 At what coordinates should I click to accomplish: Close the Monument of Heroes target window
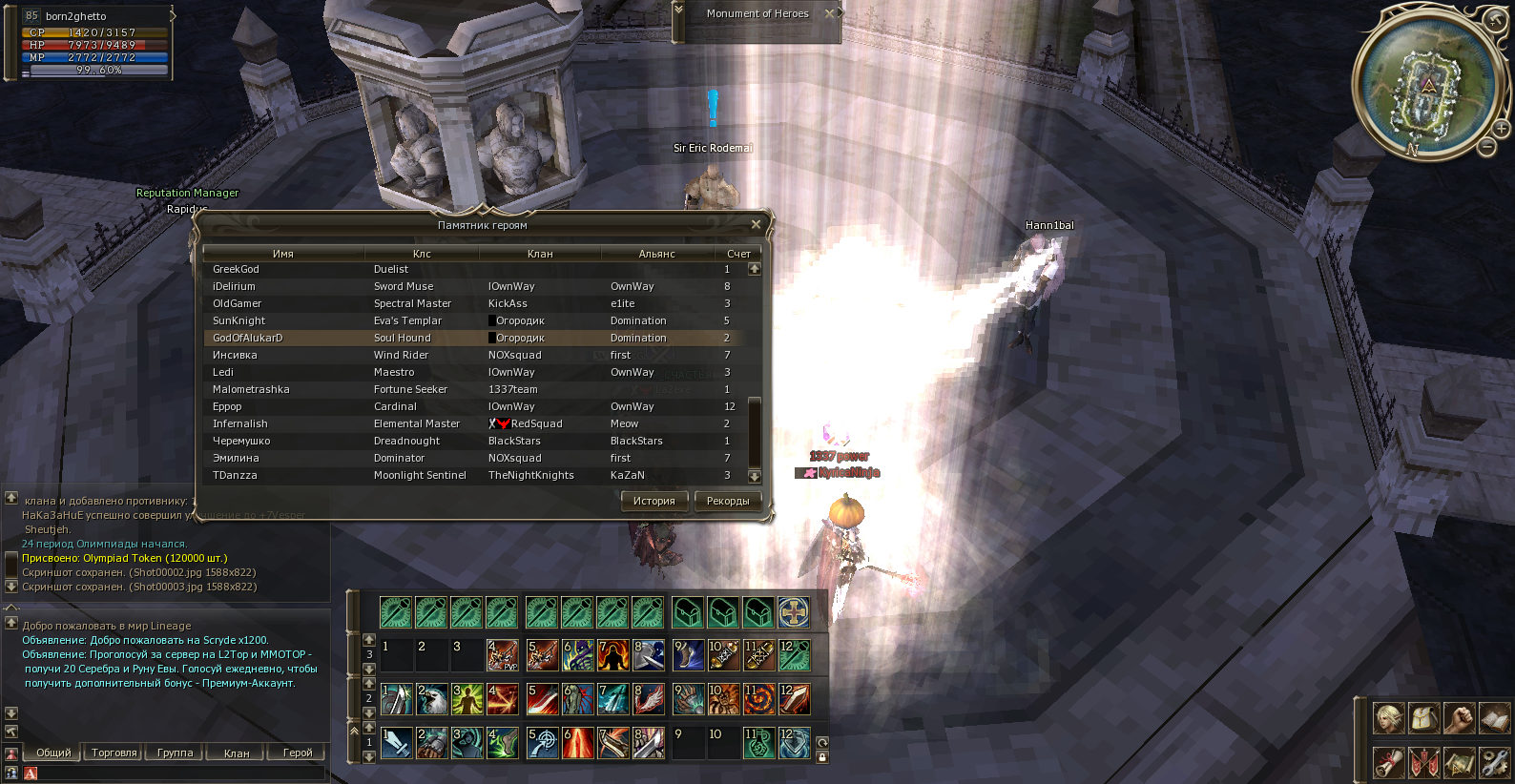(x=830, y=13)
